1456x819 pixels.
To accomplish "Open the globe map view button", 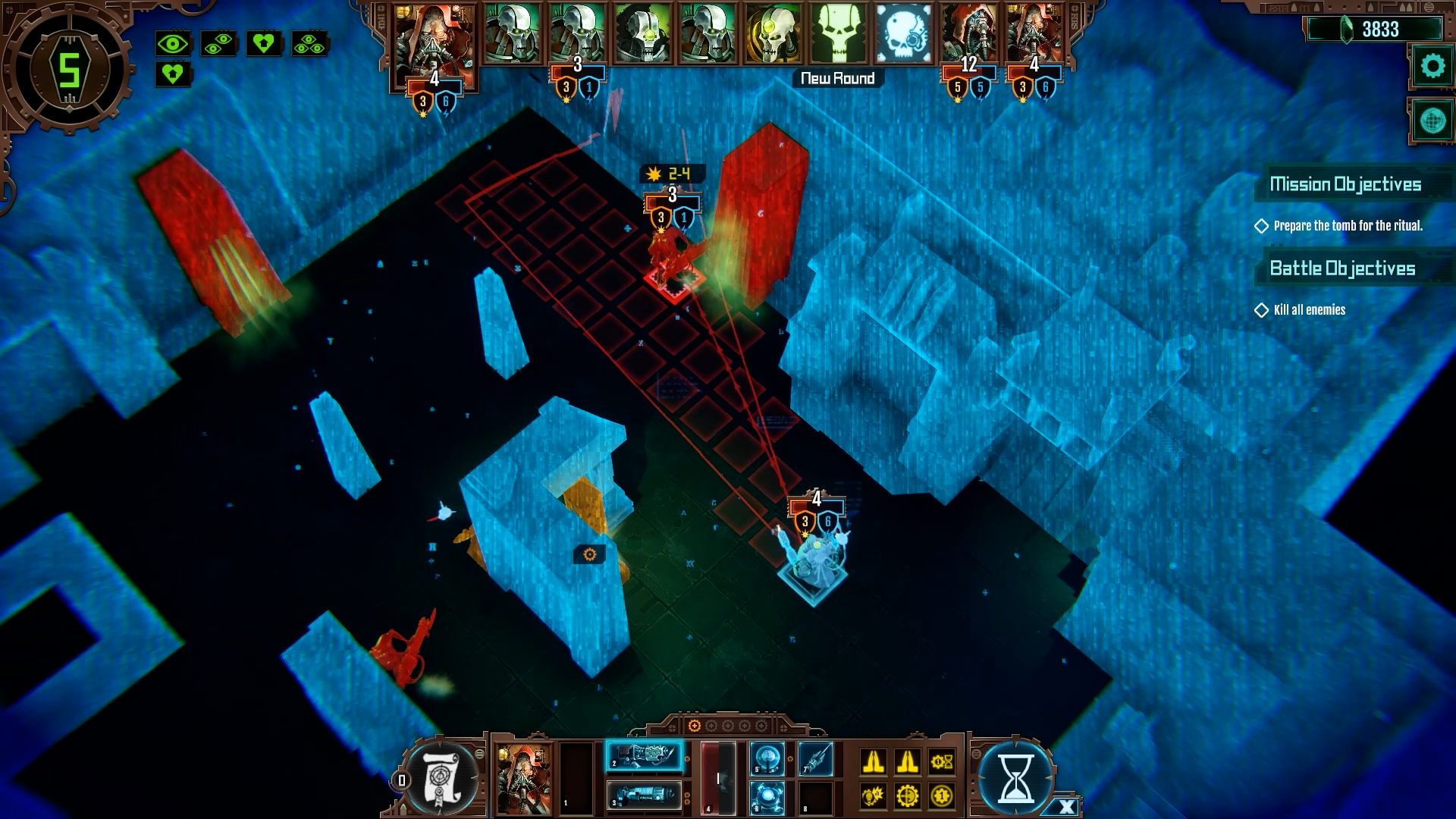I will tap(1432, 121).
